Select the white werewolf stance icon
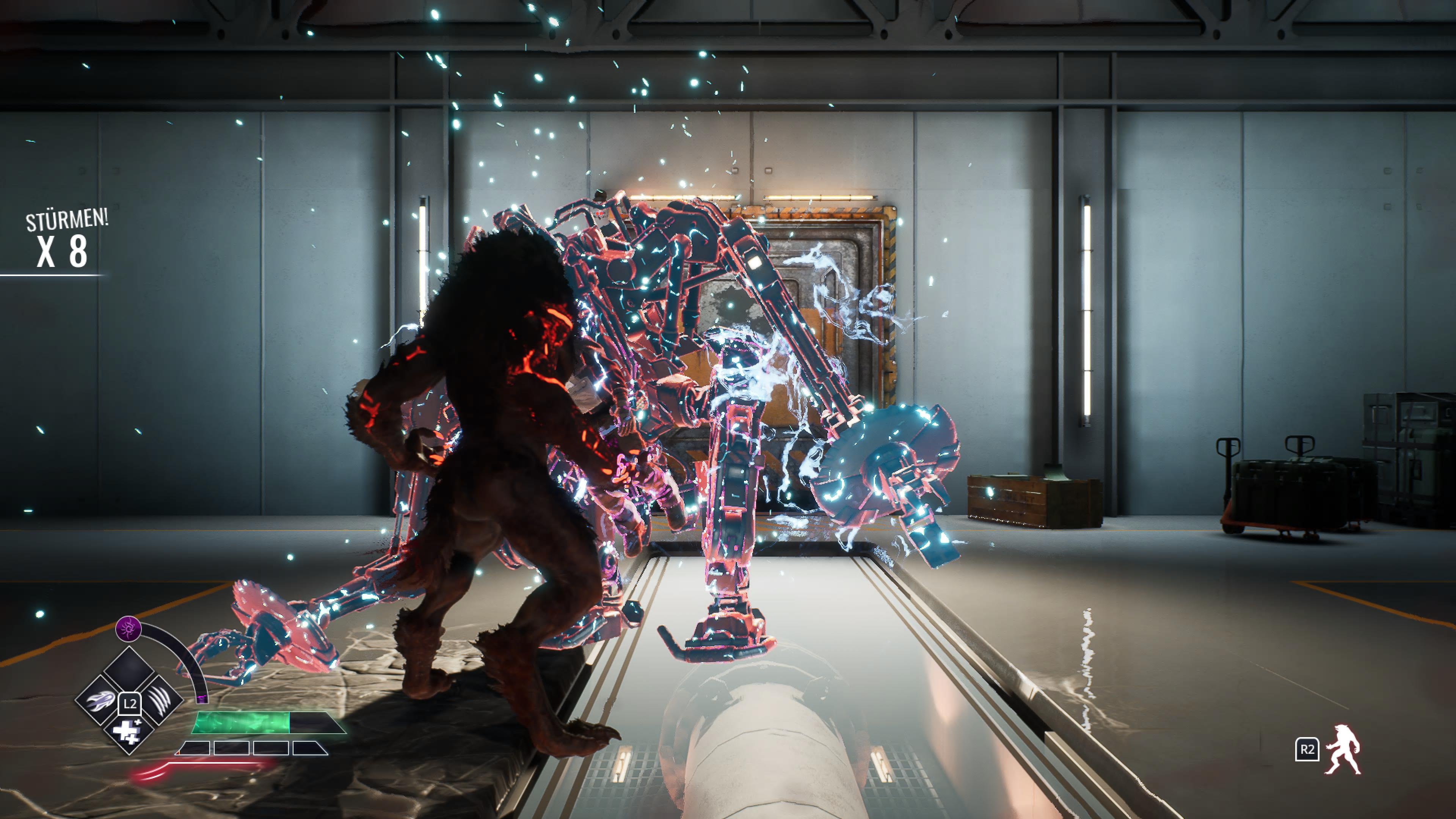The image size is (1456, 819). [x=1343, y=750]
